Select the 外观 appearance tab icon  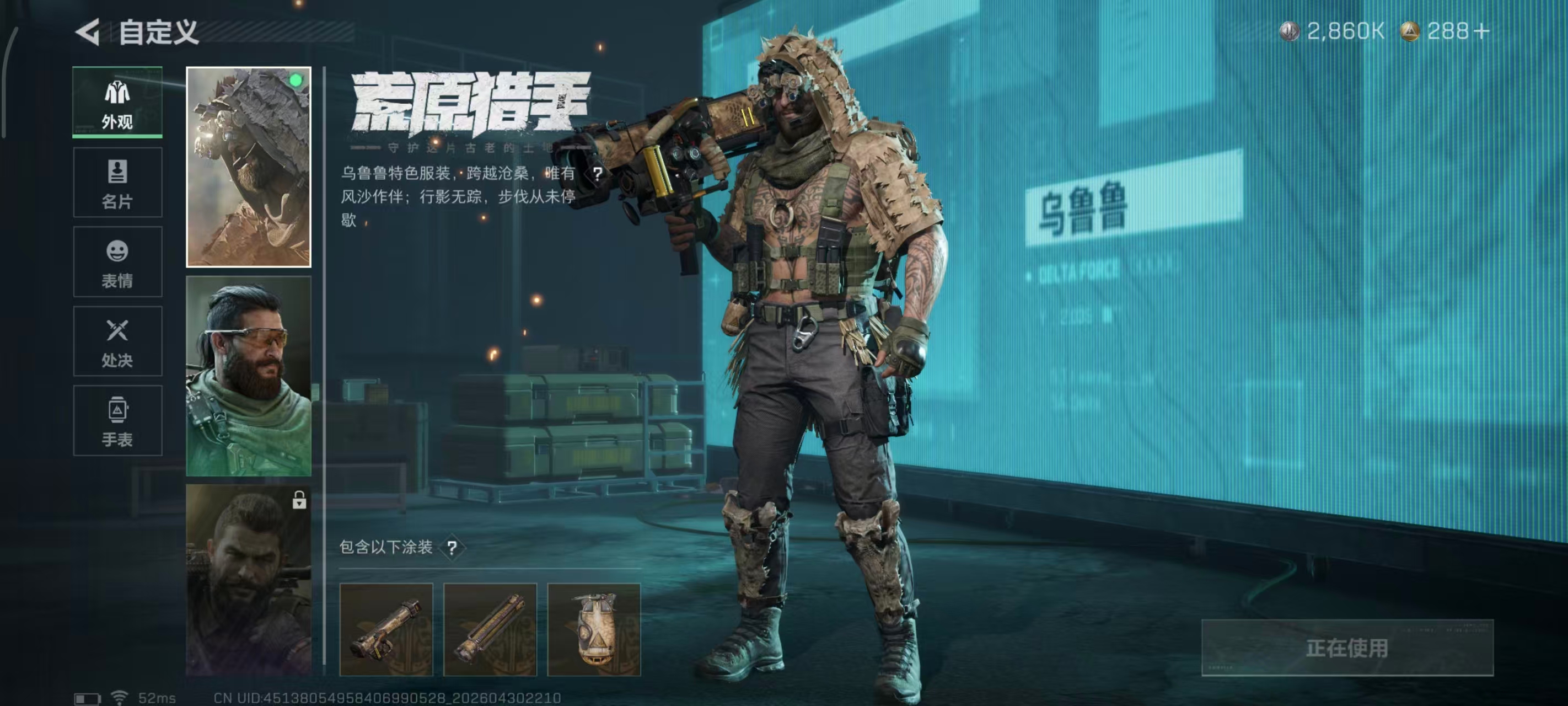tap(117, 94)
